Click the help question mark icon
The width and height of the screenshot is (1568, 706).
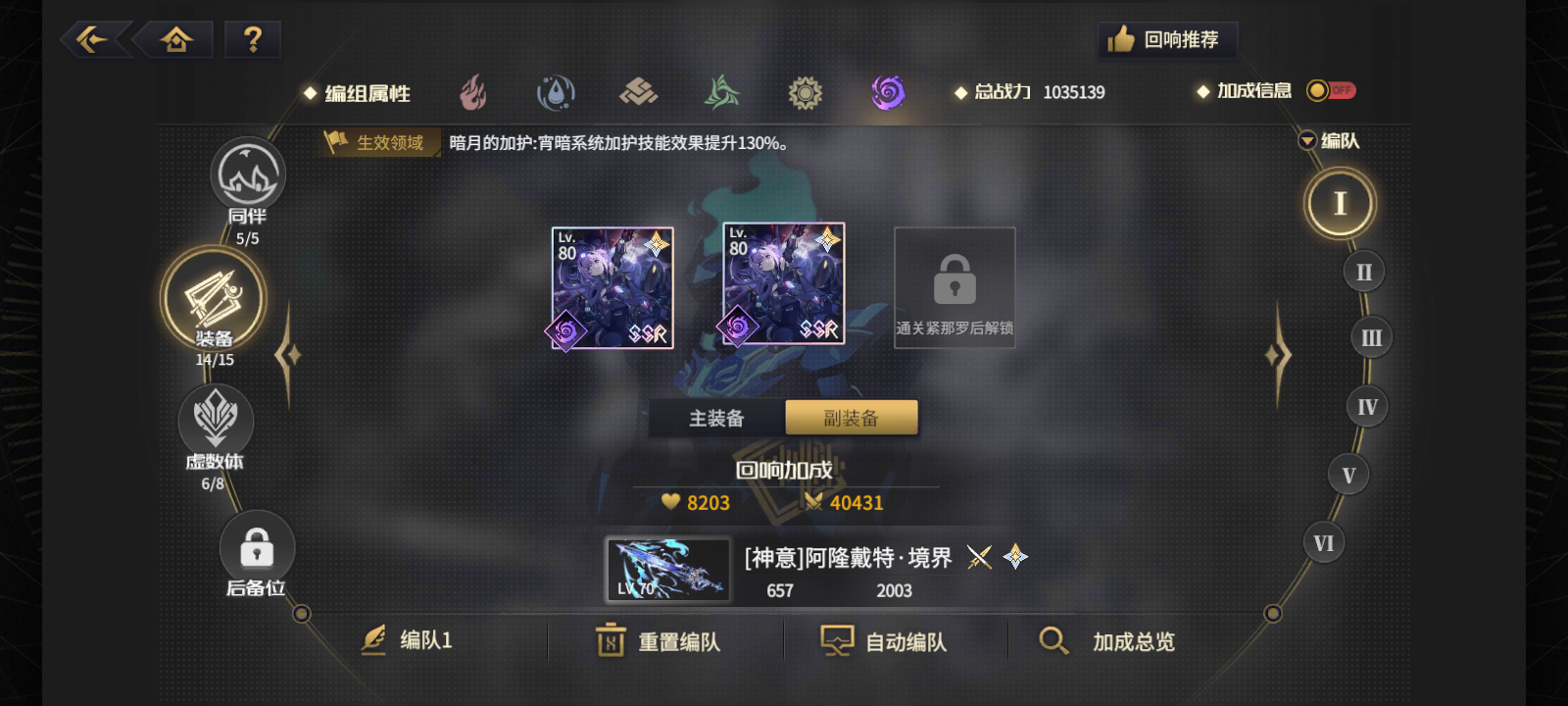(253, 39)
